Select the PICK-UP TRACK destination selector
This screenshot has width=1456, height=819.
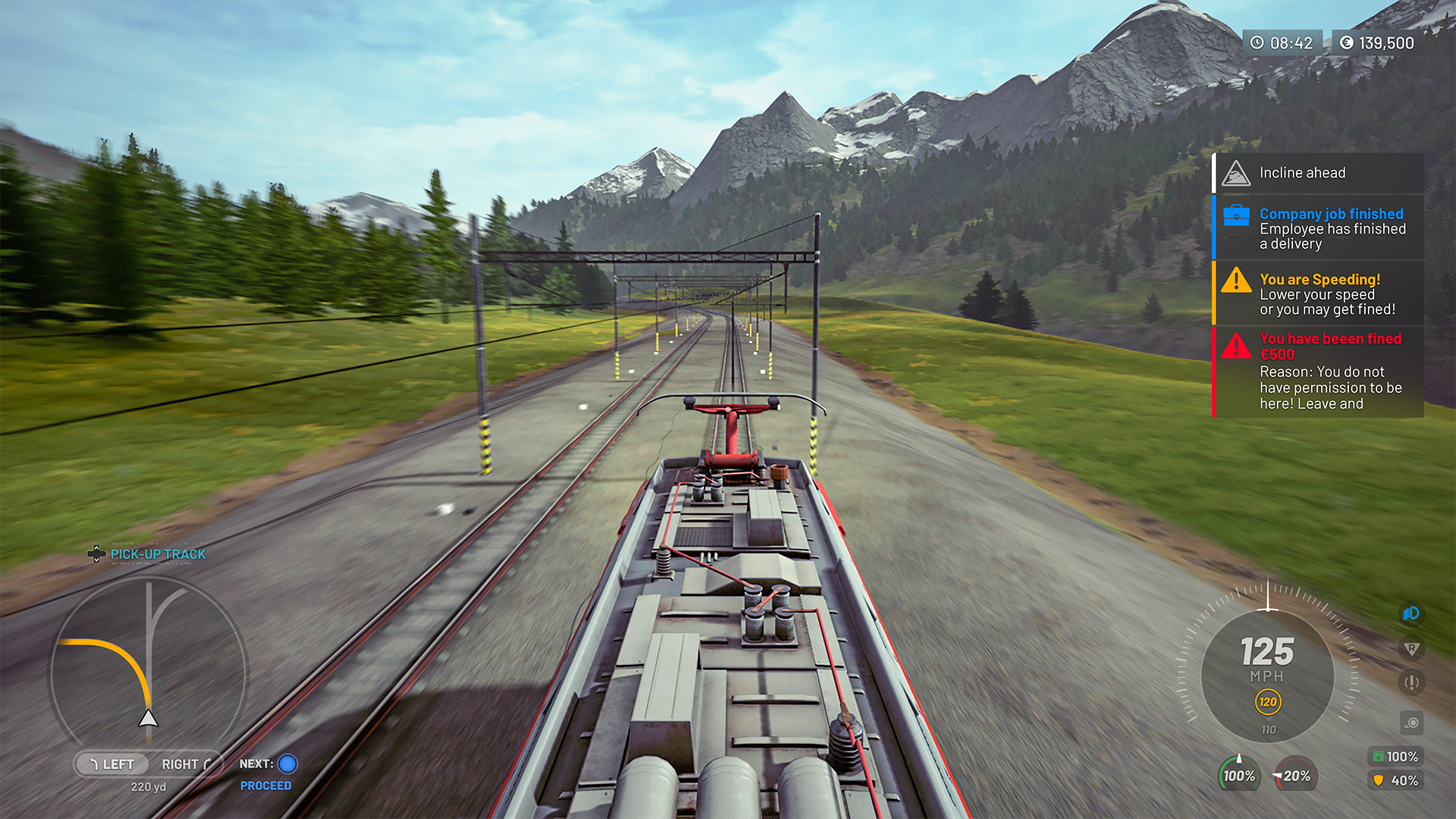(148, 554)
